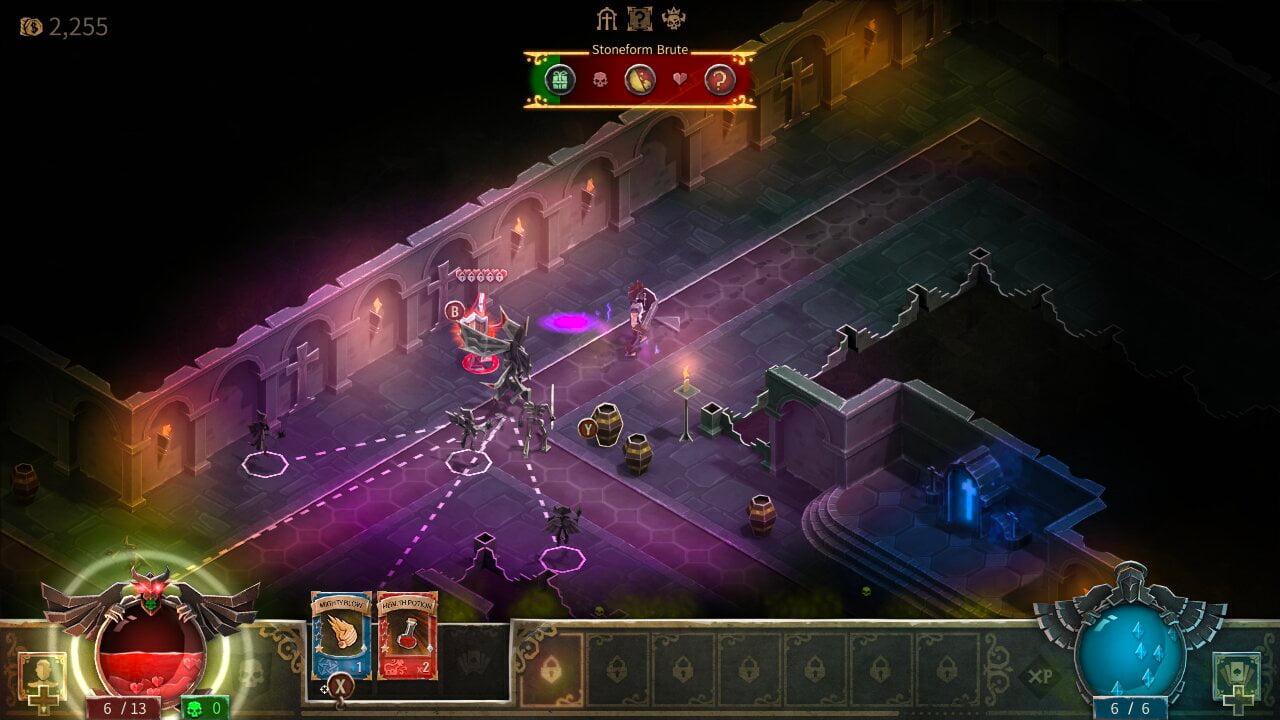Click the red question mark reward icon
The image size is (1280, 720).
point(720,80)
